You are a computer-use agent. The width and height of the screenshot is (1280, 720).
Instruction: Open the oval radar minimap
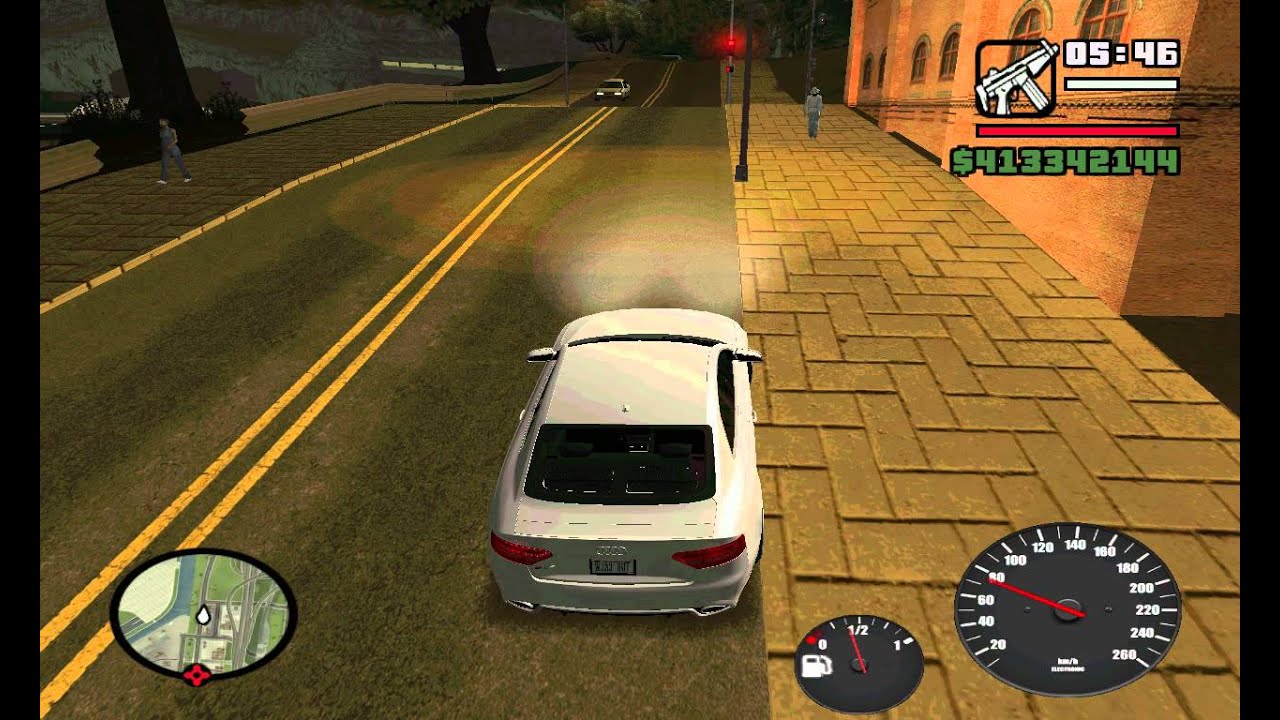point(203,612)
